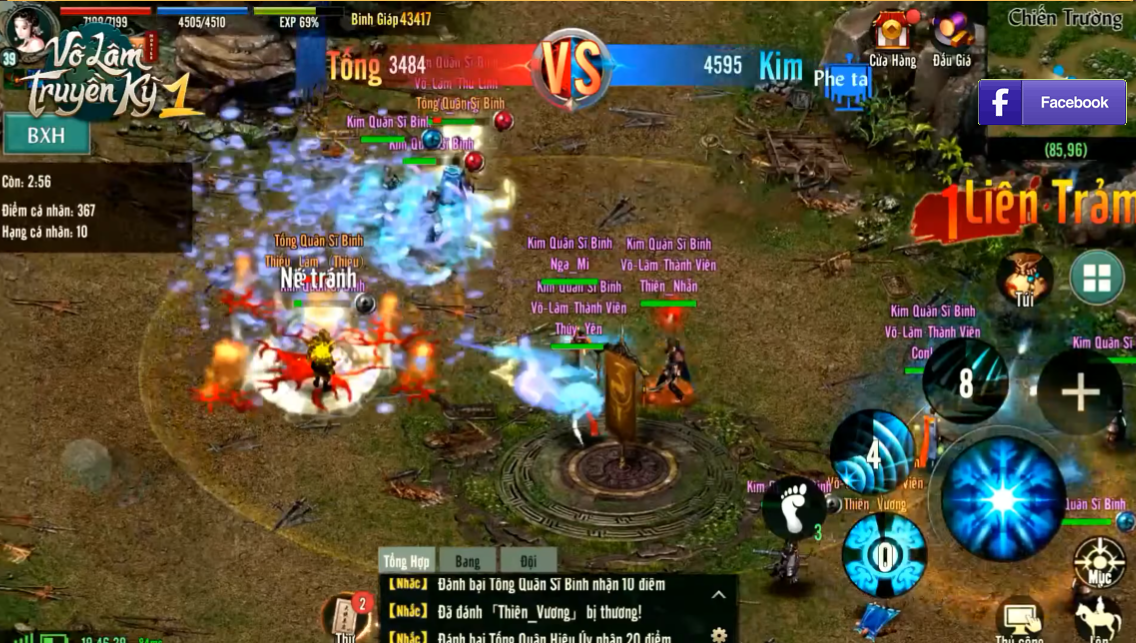This screenshot has width=1136, height=643.
Task: Click the Facebook overlay button
Action: [1052, 103]
